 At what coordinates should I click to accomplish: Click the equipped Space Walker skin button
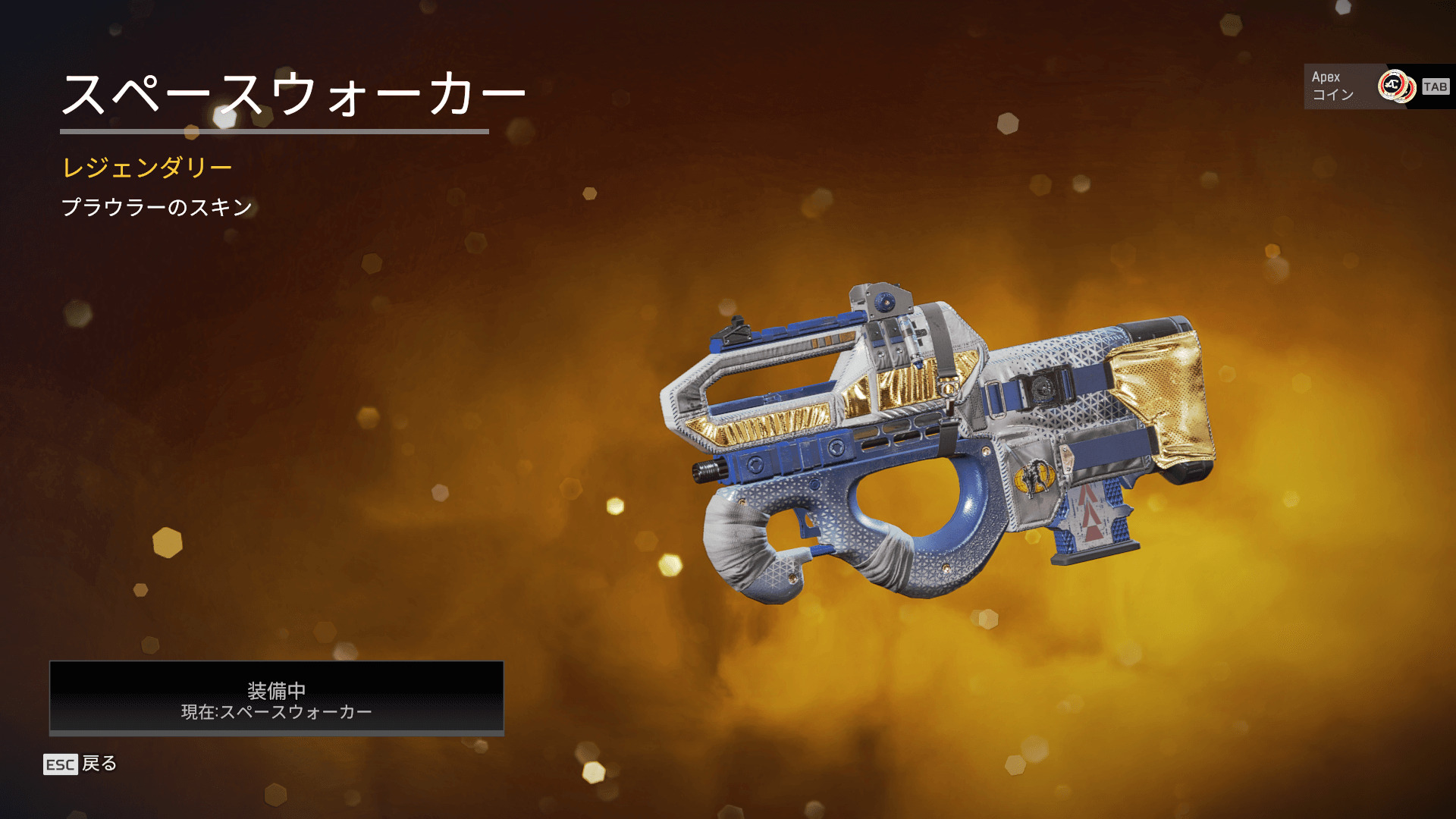click(x=276, y=698)
